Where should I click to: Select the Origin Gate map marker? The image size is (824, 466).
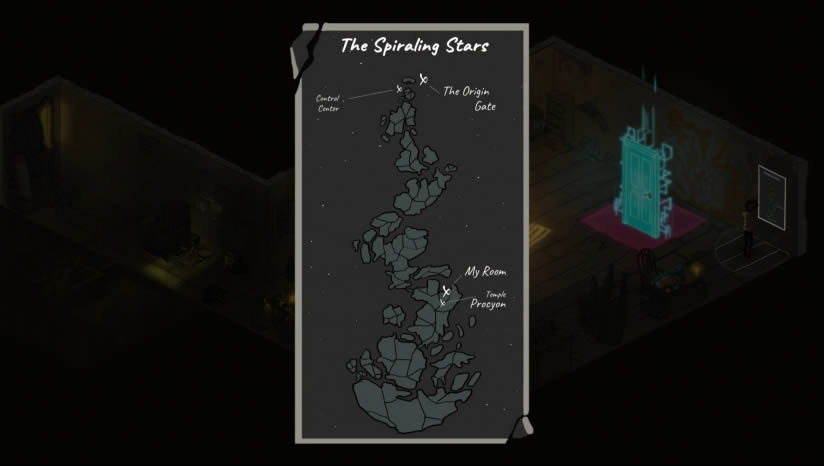424,80
